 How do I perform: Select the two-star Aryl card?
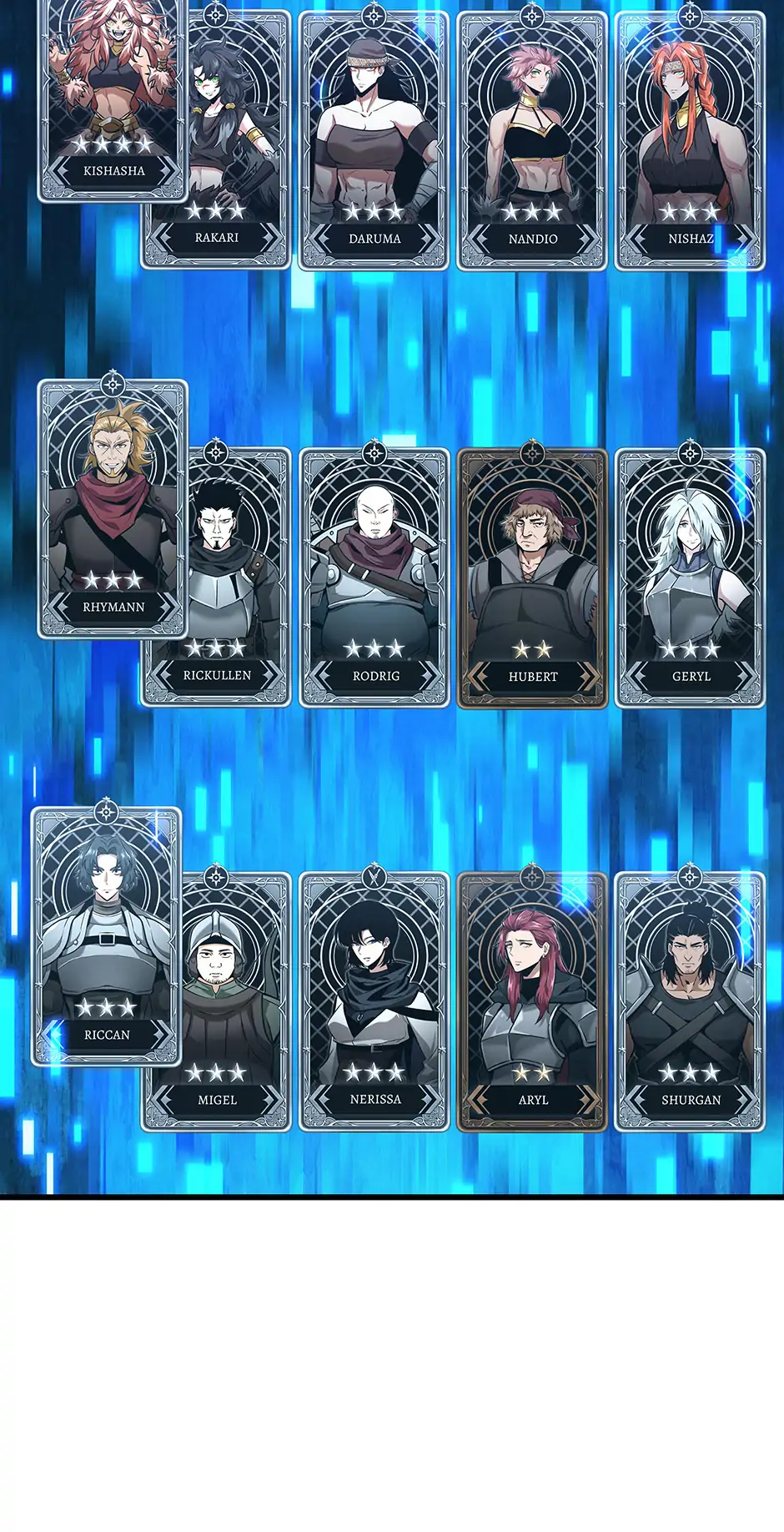(532, 1001)
